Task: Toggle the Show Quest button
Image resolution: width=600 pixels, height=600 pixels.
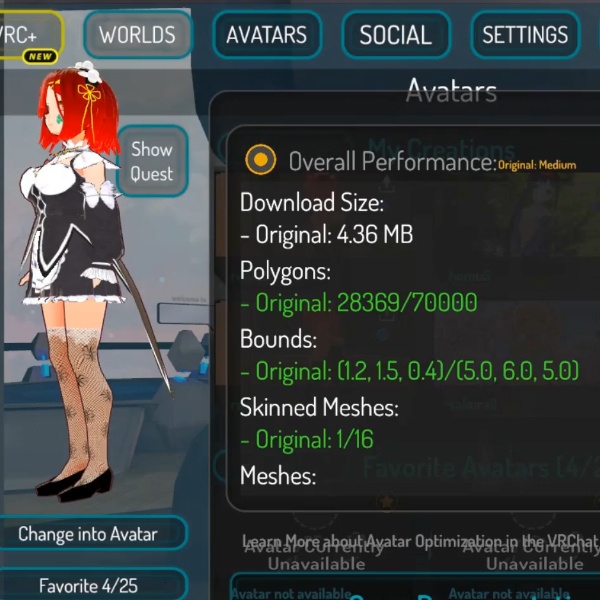Action: click(x=152, y=161)
